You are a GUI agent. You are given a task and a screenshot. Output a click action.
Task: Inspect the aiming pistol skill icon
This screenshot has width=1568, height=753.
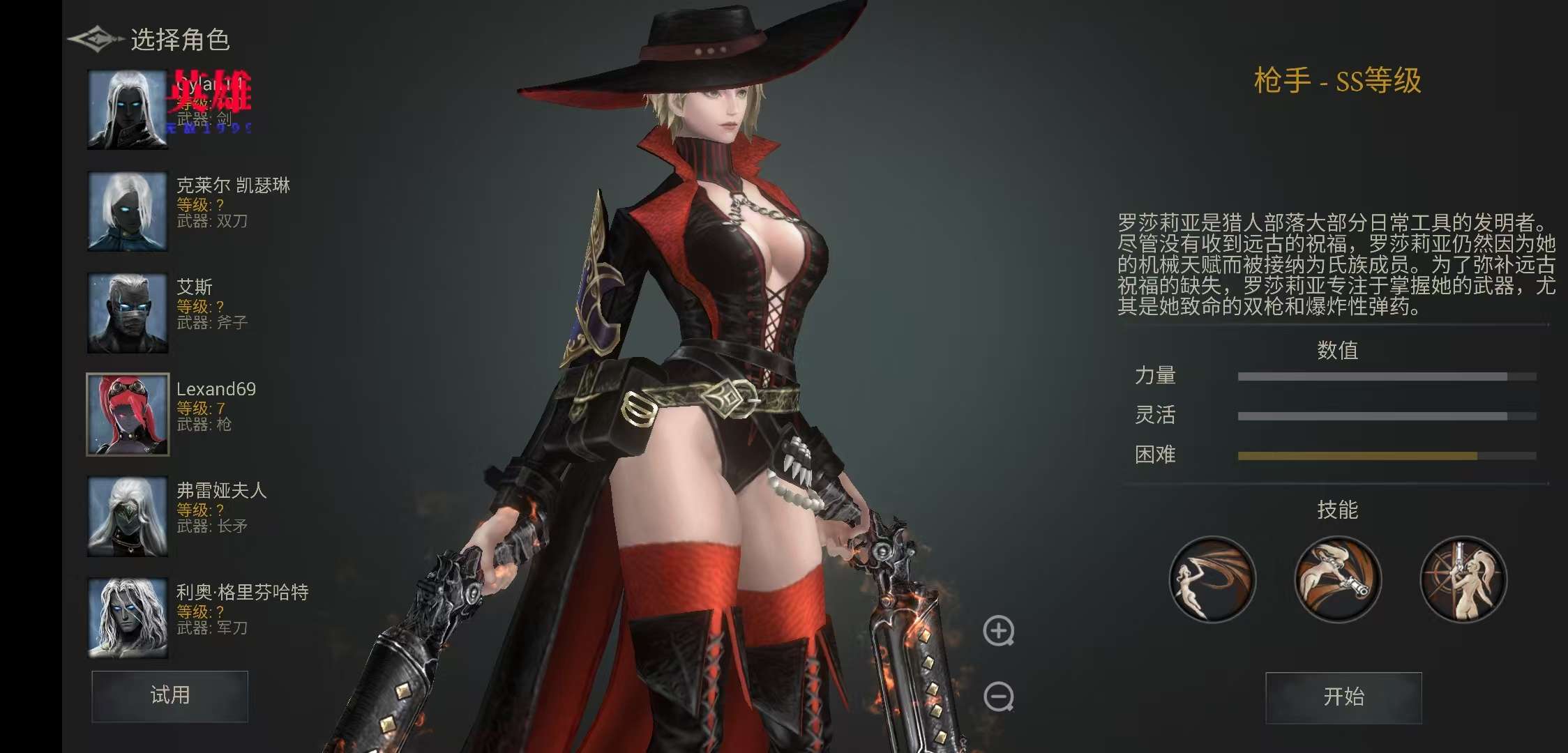click(x=1338, y=579)
